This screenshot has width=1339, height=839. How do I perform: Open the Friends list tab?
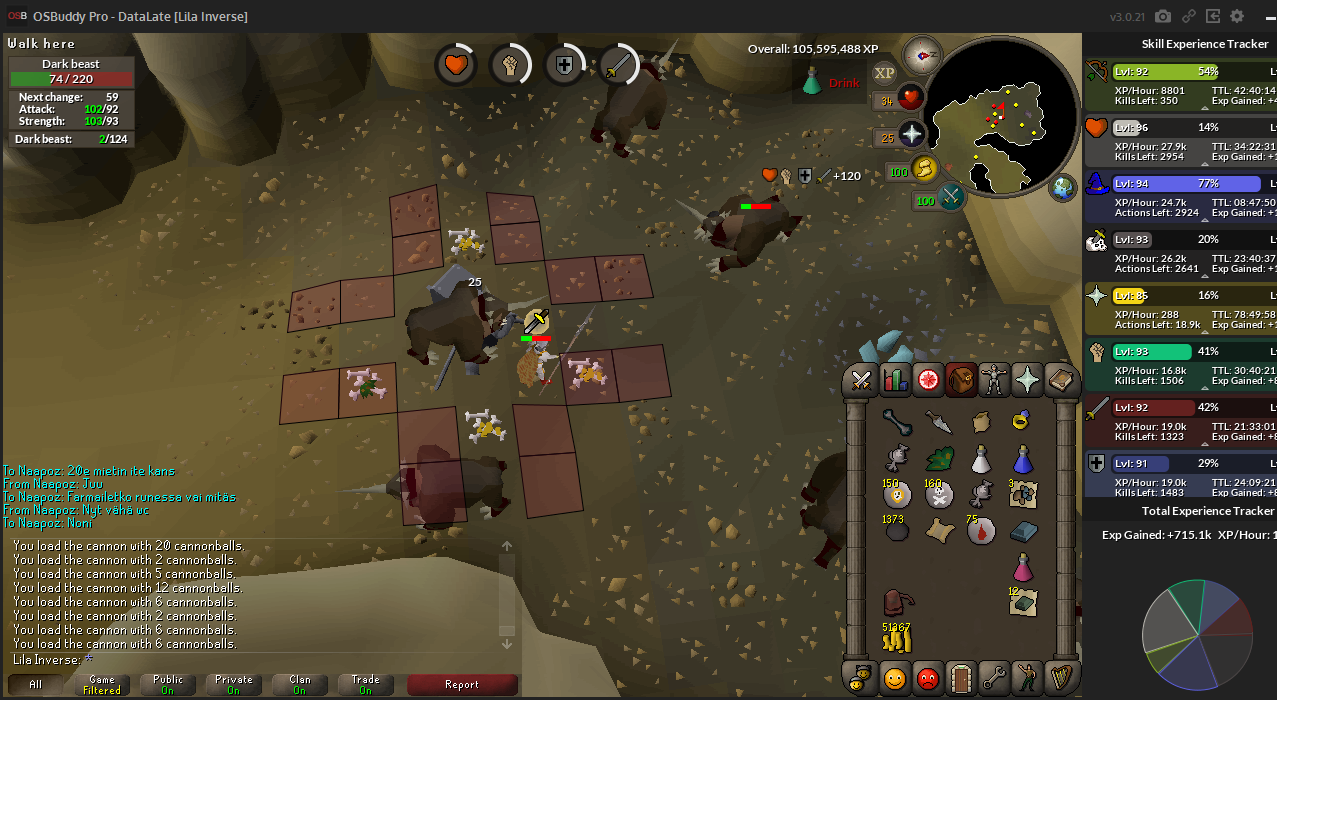pos(895,678)
